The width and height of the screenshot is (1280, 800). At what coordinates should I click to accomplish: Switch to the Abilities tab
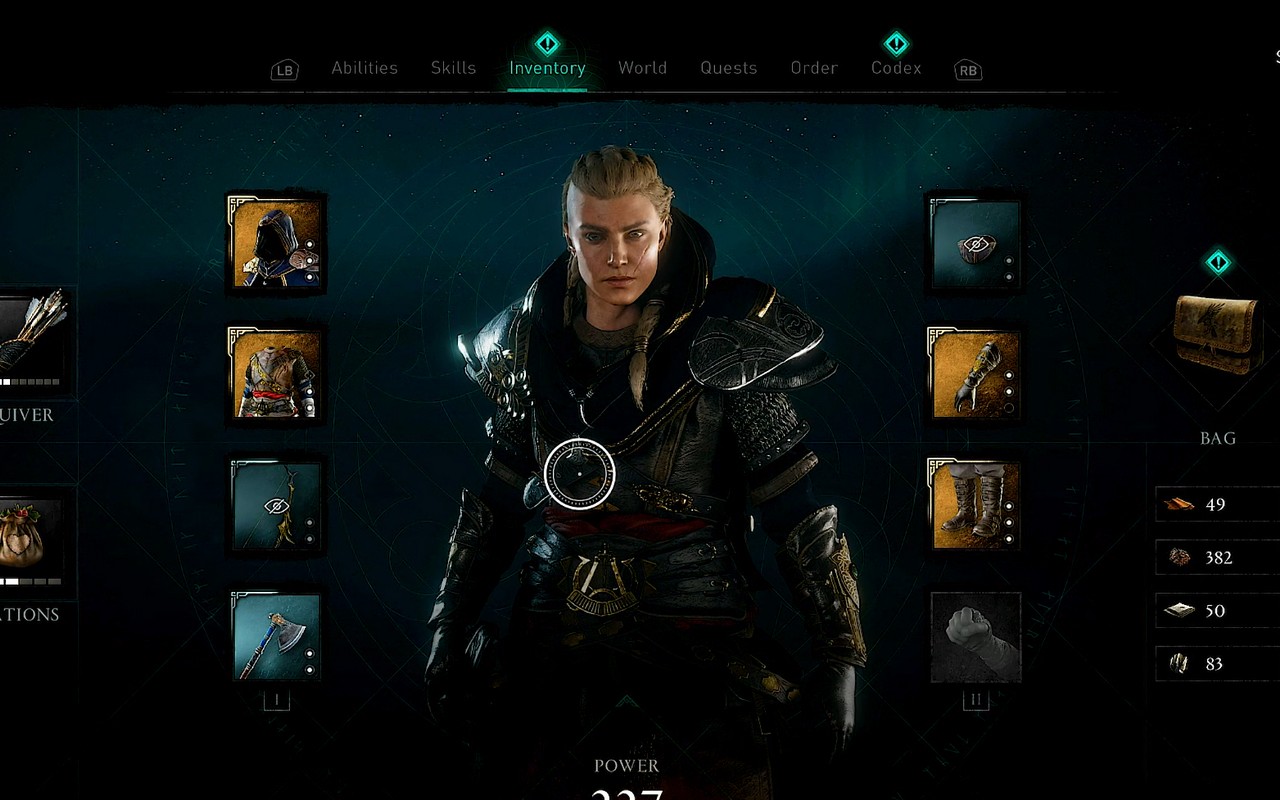[x=364, y=68]
